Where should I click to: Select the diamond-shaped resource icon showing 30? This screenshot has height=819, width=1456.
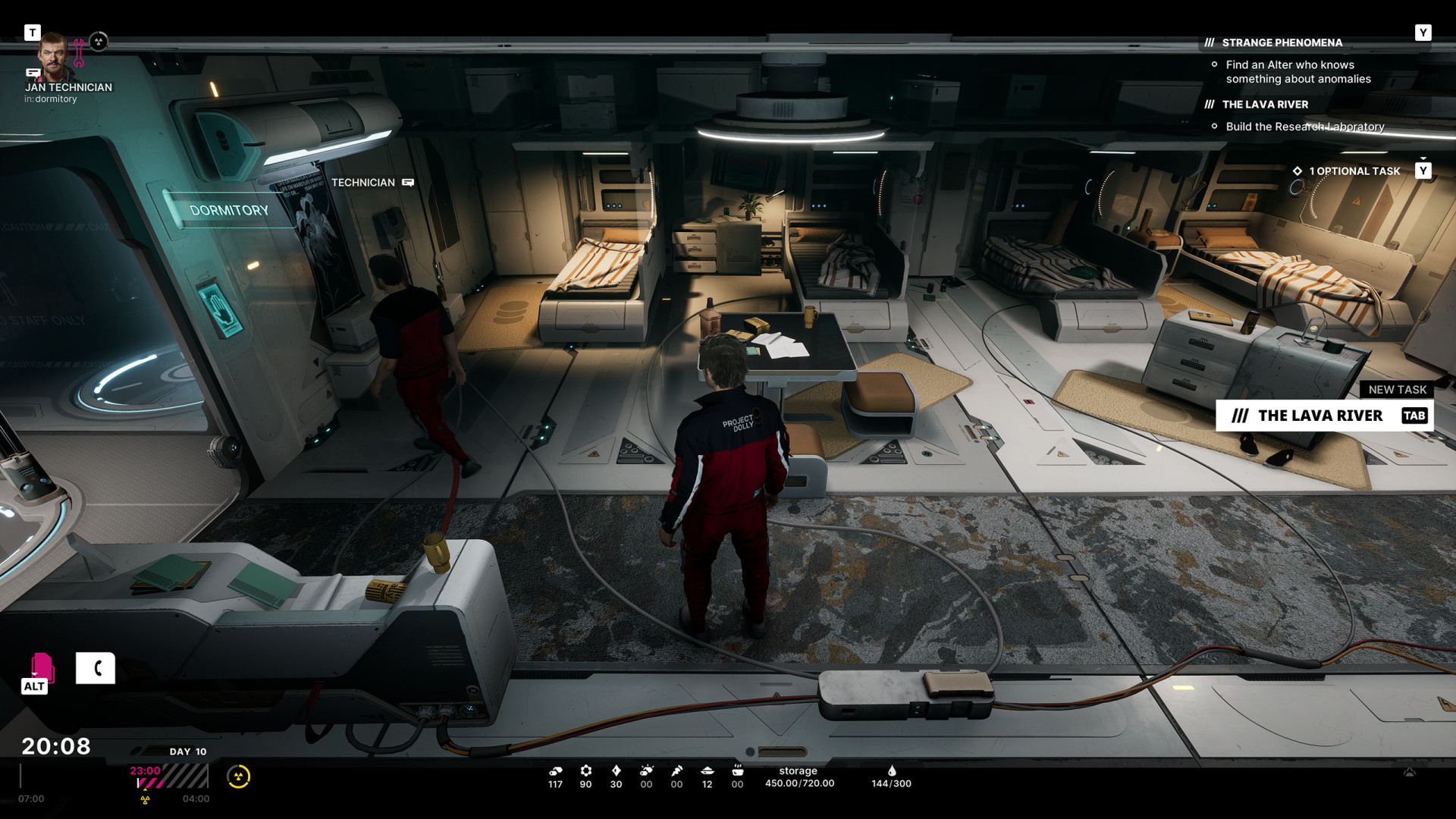[x=616, y=770]
